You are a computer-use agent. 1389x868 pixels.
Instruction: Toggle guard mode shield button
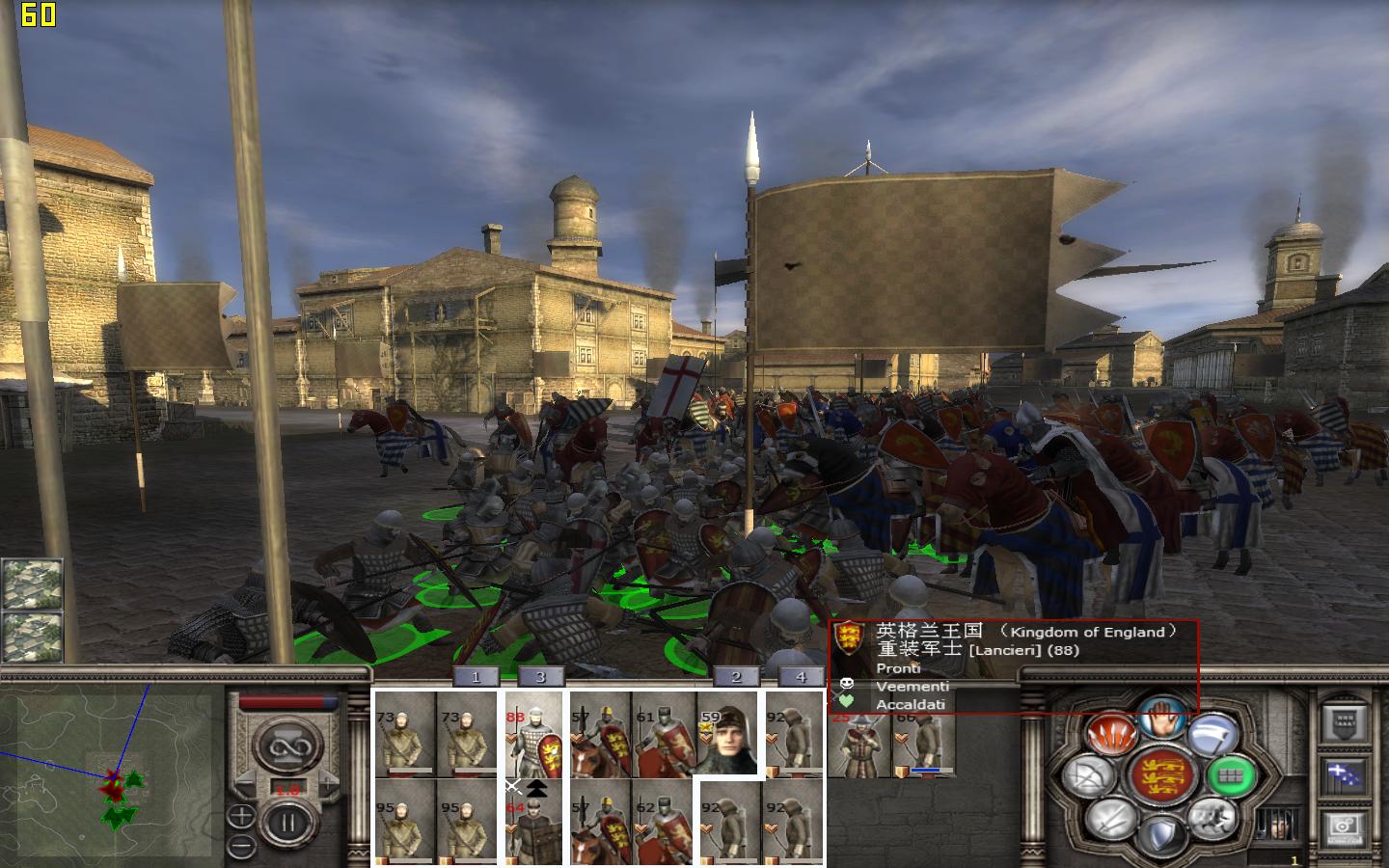pos(1161,835)
